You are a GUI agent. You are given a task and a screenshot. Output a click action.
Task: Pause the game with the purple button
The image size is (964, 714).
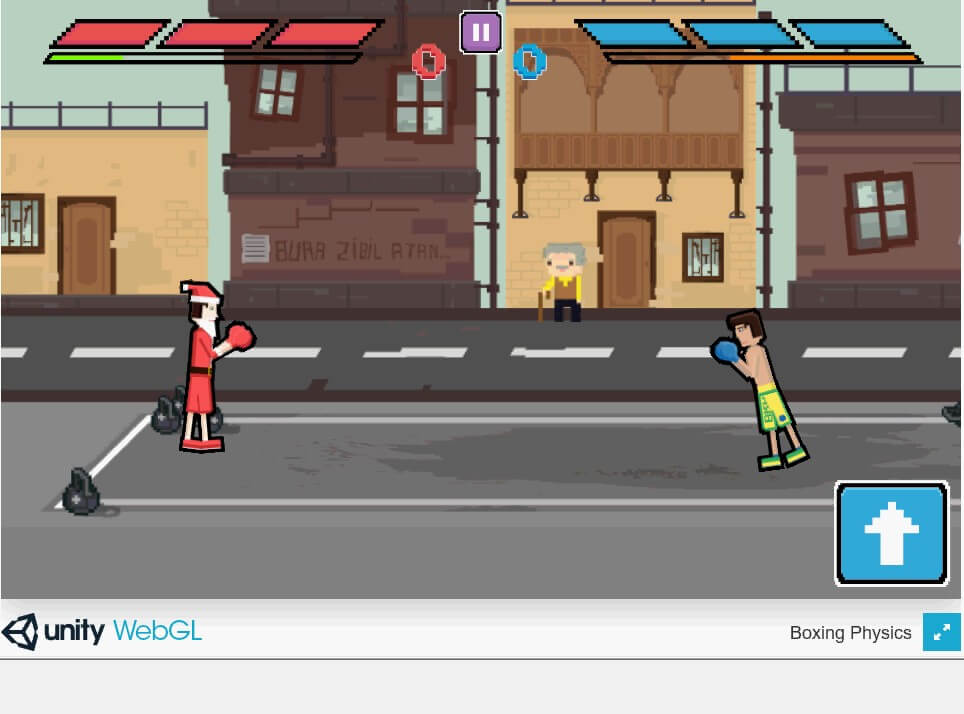(x=480, y=32)
